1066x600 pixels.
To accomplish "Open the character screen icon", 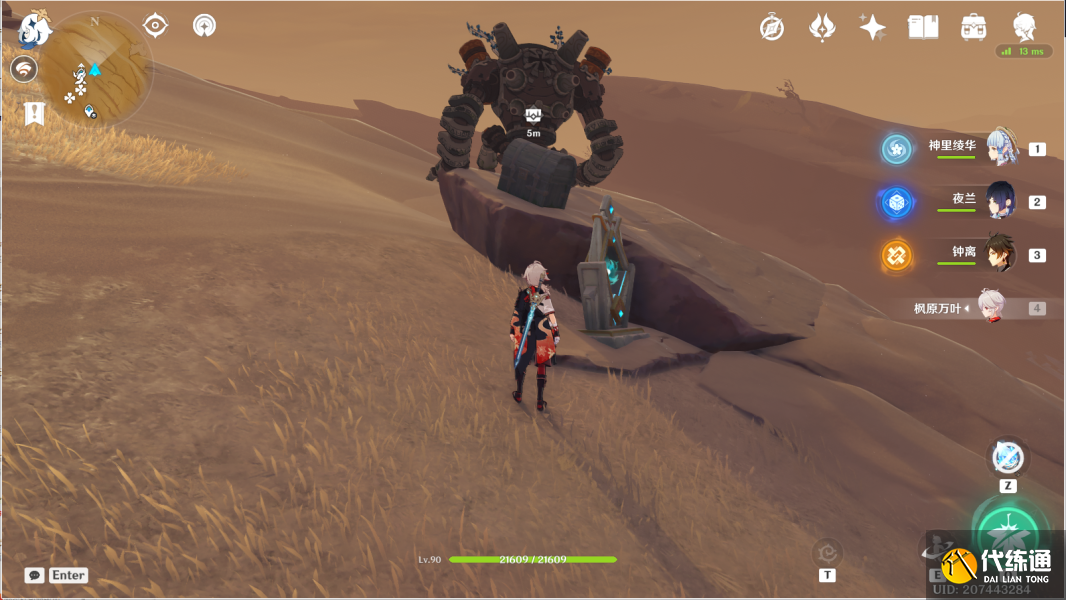I will click(1024, 27).
